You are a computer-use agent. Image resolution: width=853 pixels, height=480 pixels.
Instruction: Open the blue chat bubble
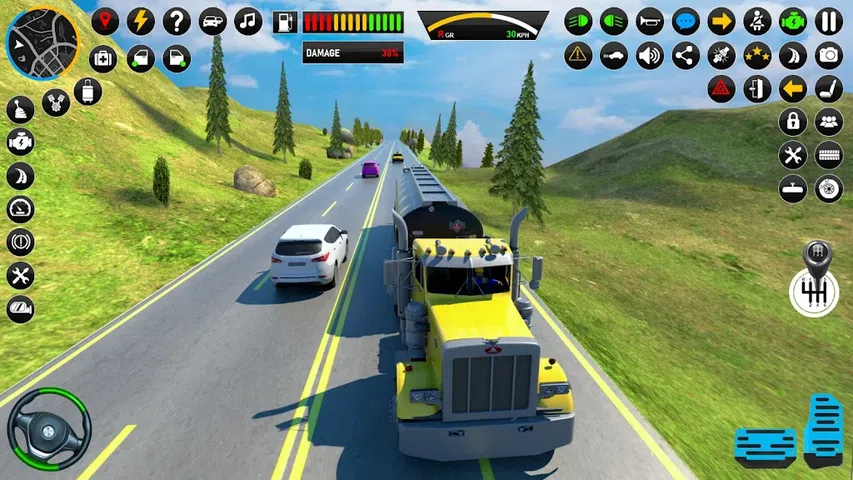686,21
